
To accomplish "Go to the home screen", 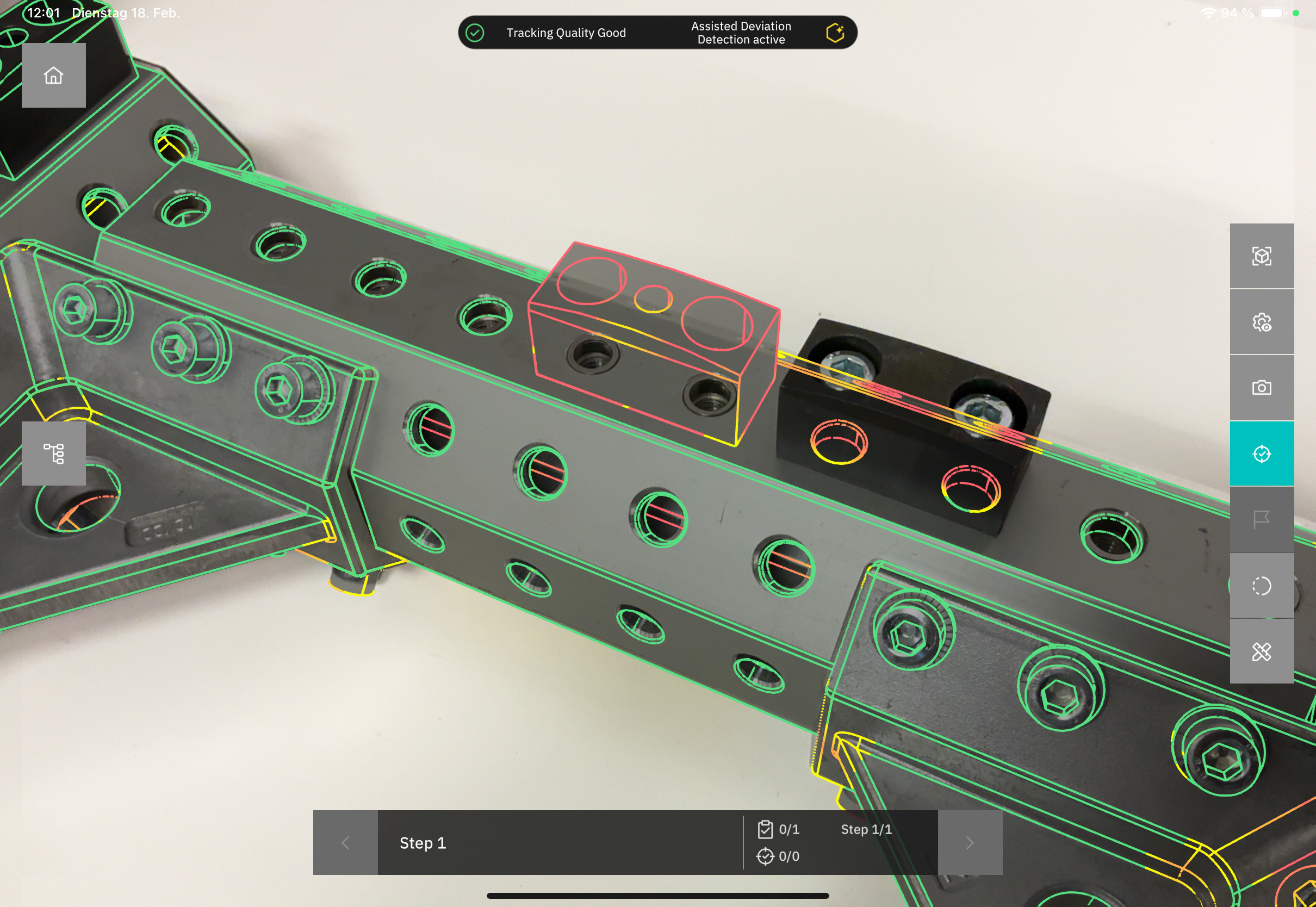I will [53, 76].
